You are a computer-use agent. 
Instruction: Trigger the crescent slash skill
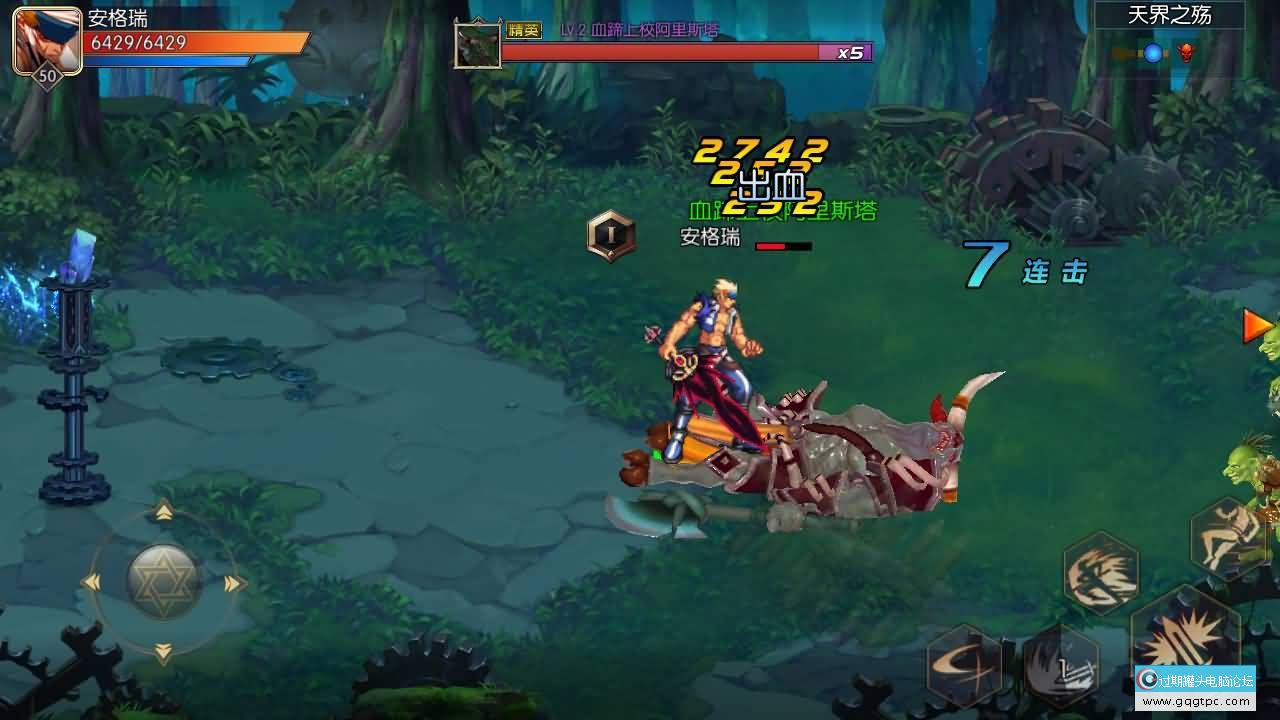point(964,664)
